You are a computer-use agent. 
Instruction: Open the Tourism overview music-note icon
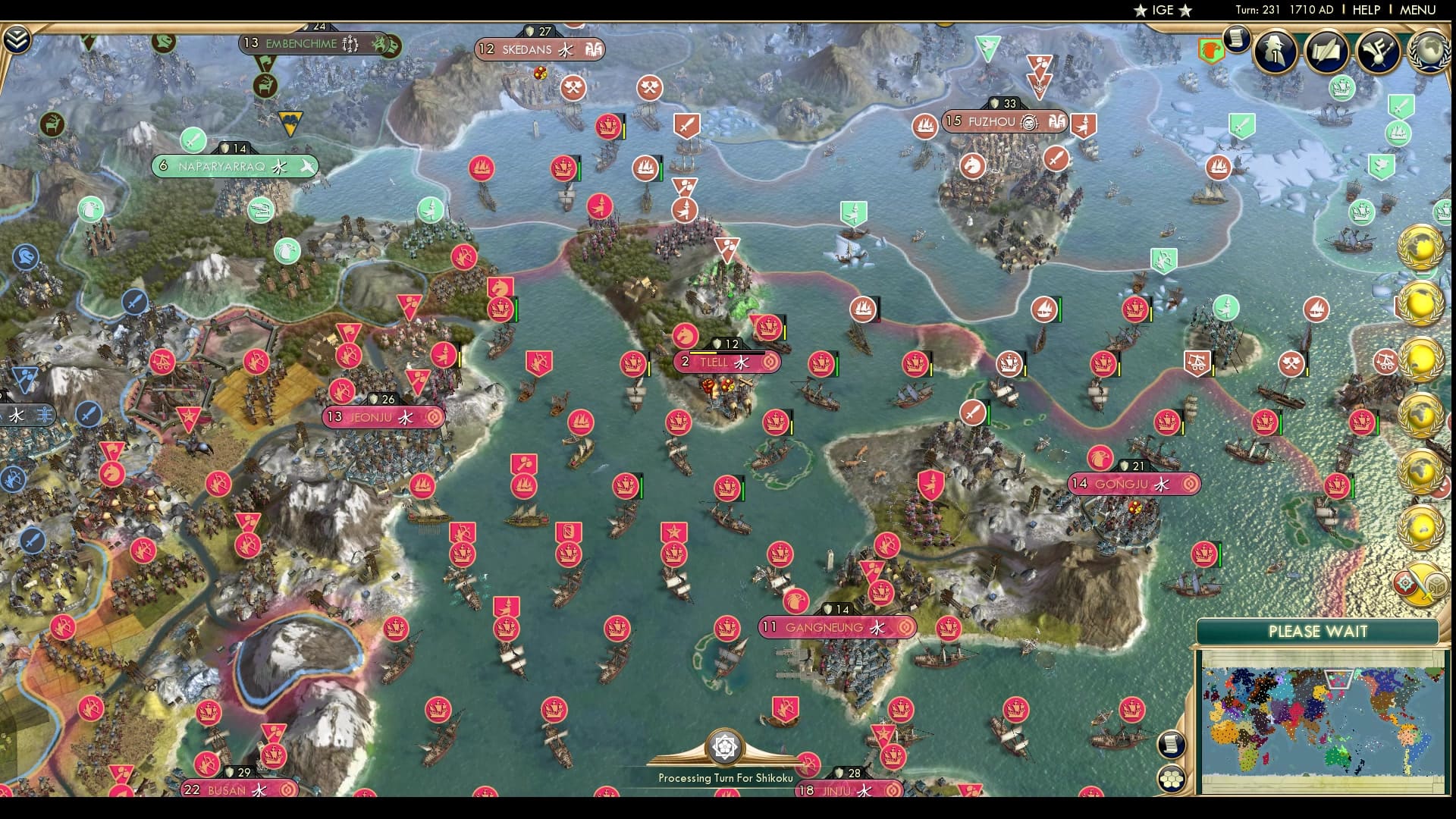pos(1382,53)
